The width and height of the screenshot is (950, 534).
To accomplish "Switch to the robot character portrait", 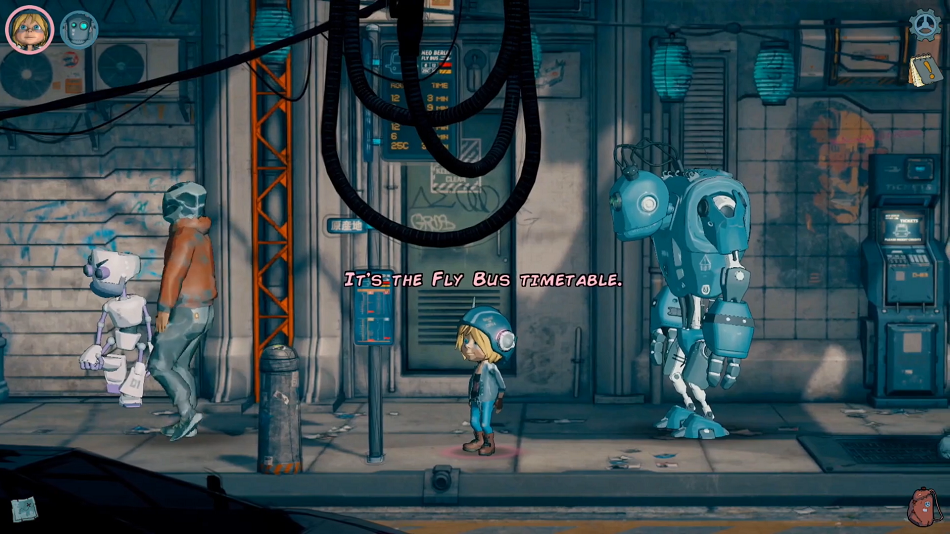I will [x=79, y=29].
